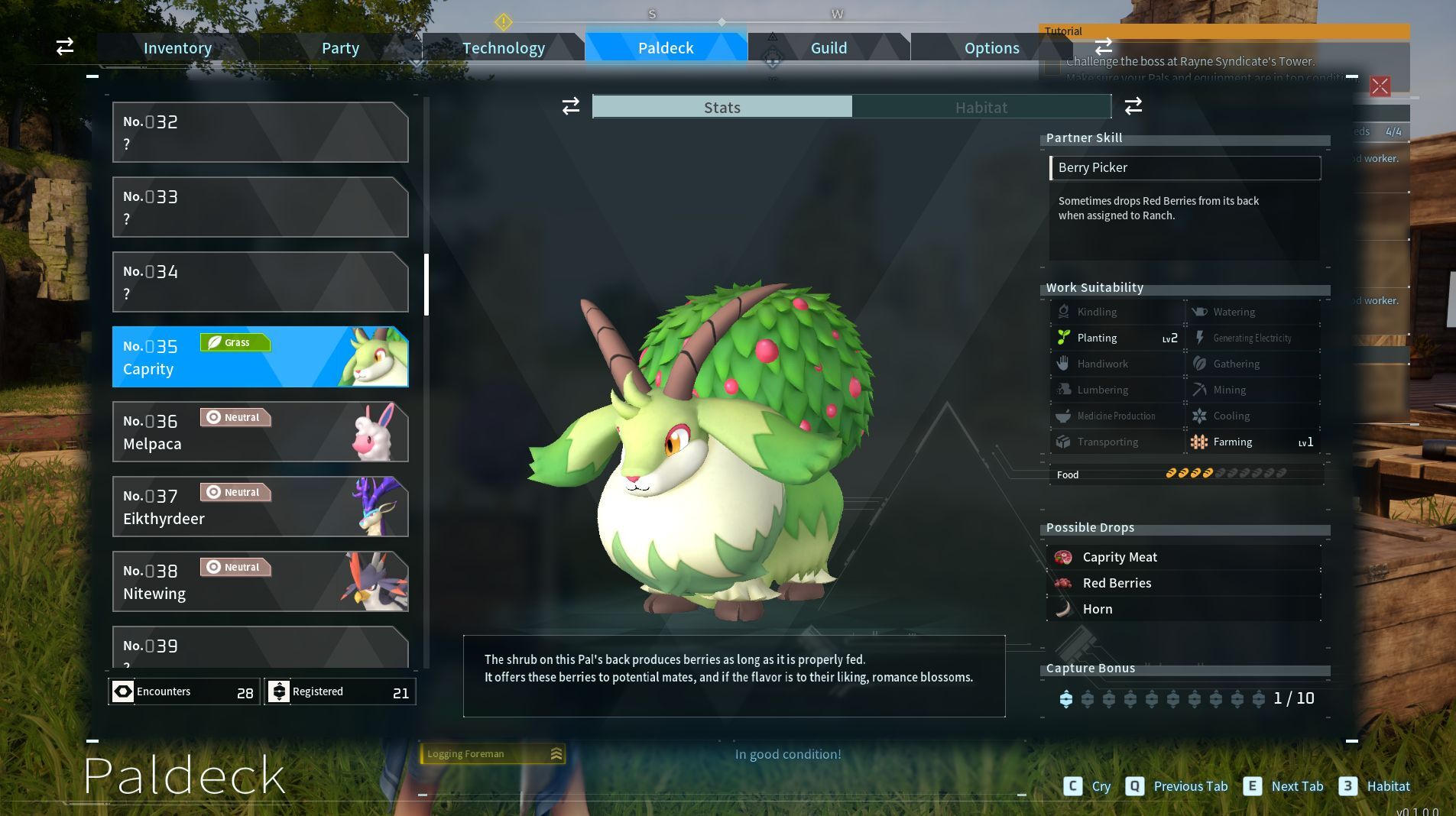1456x816 pixels.
Task: Click the Berry Picker partner skill
Action: click(x=1185, y=168)
